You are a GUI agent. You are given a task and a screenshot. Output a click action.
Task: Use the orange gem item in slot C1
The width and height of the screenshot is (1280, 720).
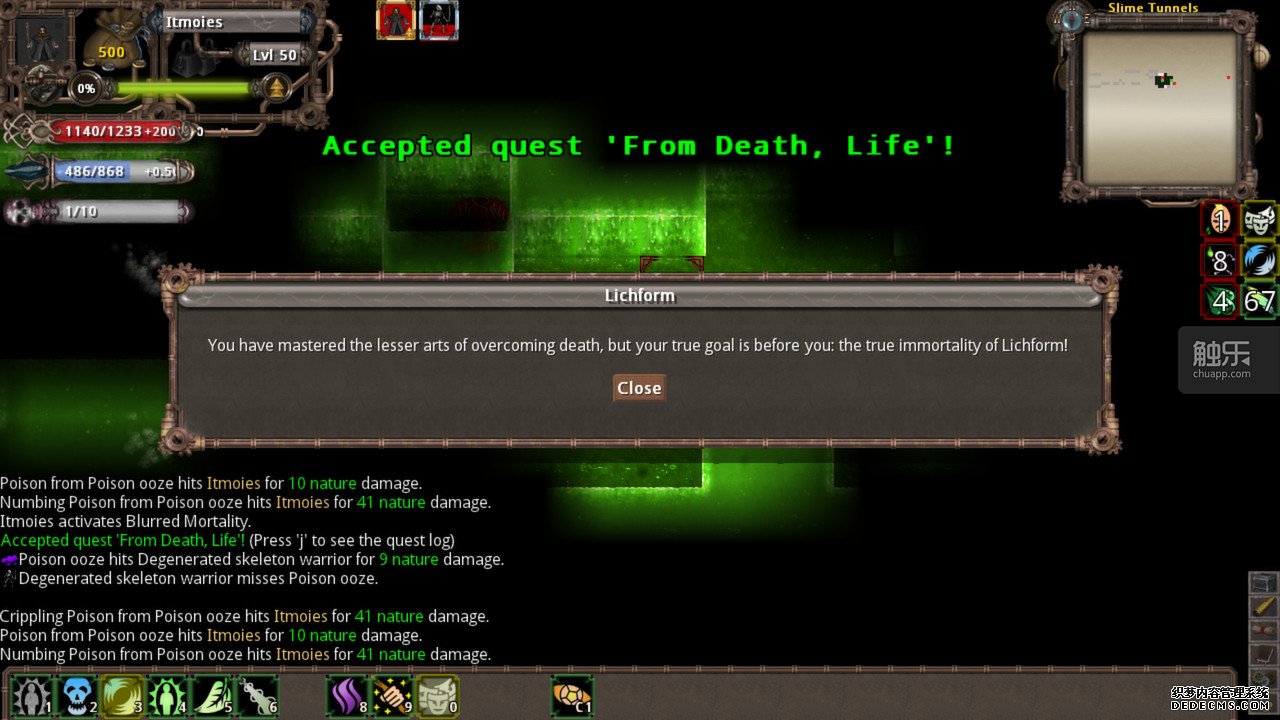pos(572,696)
